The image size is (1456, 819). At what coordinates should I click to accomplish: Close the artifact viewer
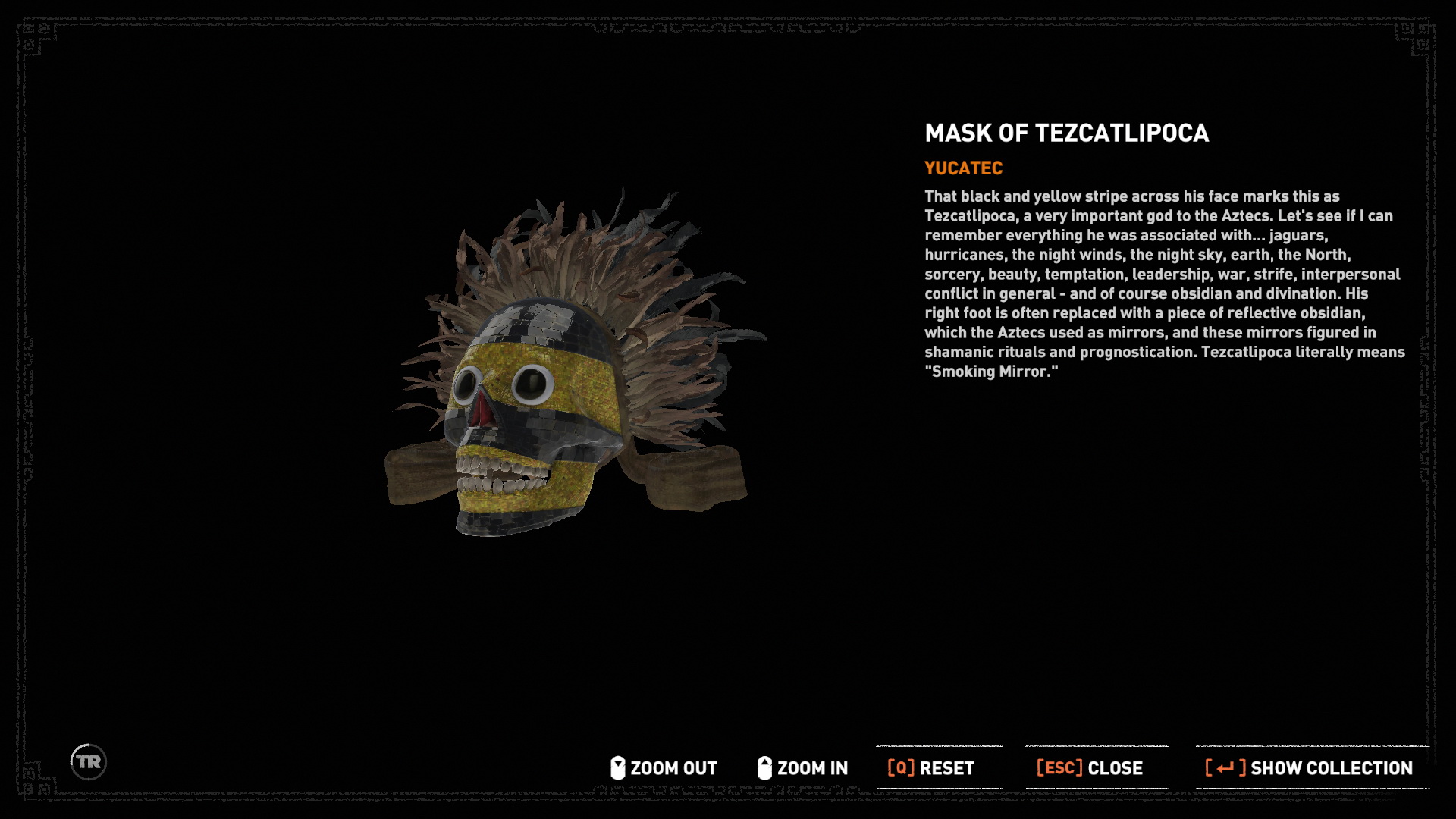[1090, 768]
